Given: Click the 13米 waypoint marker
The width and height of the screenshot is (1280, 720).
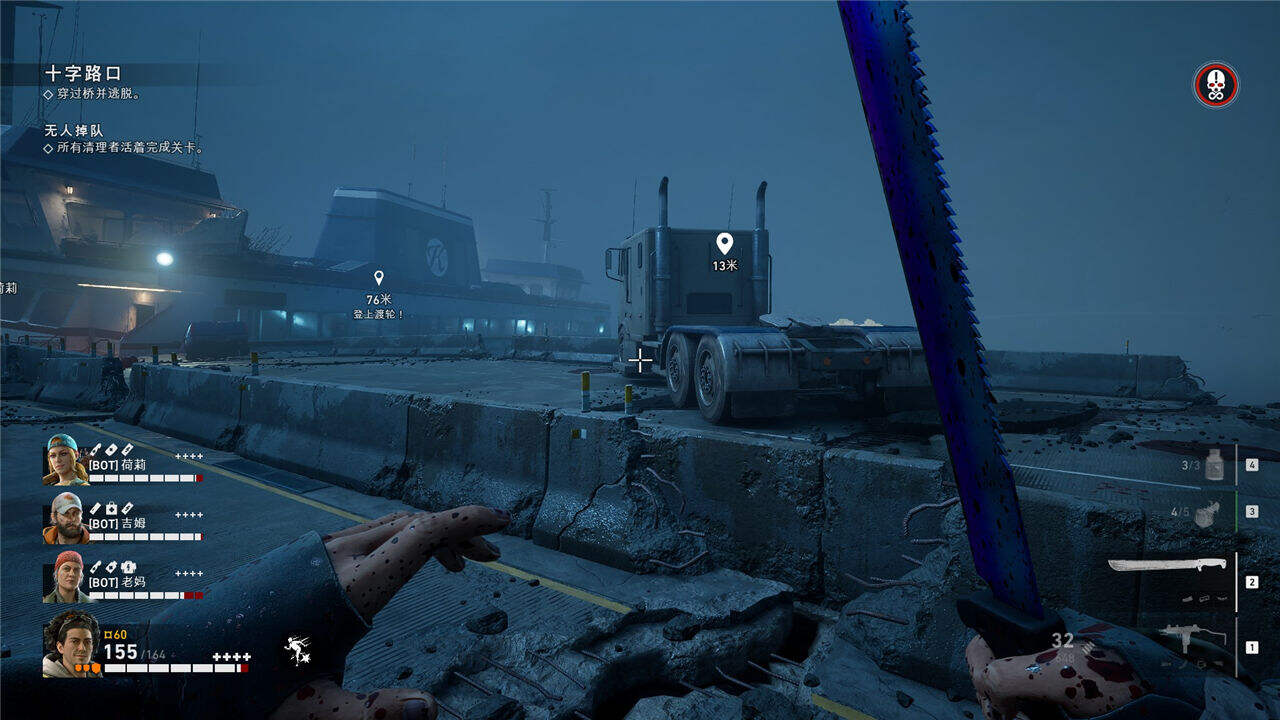Looking at the screenshot, I should coord(725,244).
